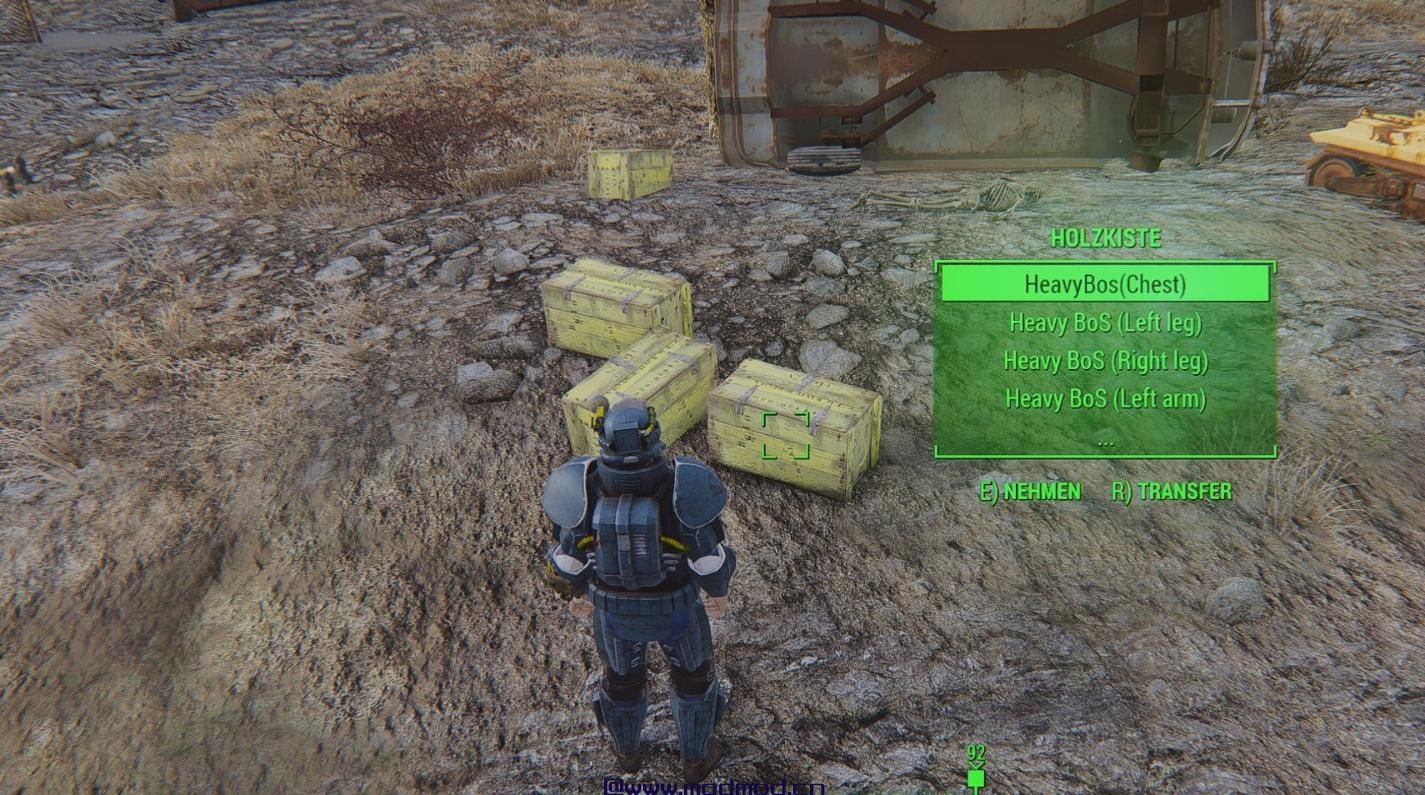Image resolution: width=1425 pixels, height=795 pixels.
Task: Pick up the Heavy BoS (Left arm) piece
Action: point(1105,399)
